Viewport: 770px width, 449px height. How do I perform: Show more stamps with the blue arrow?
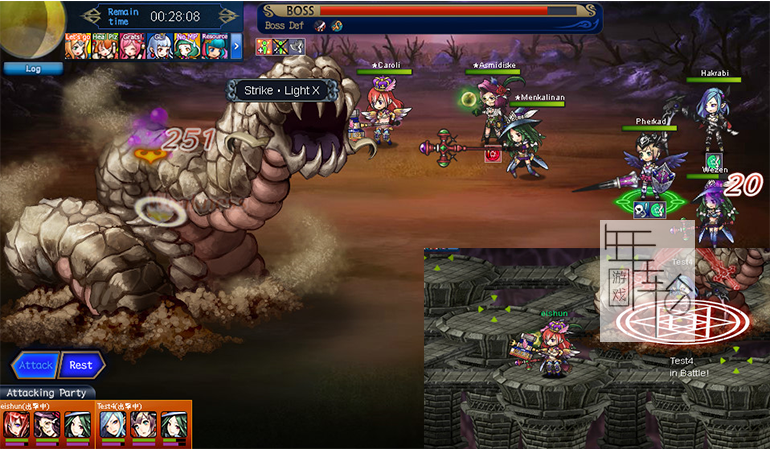[237, 45]
